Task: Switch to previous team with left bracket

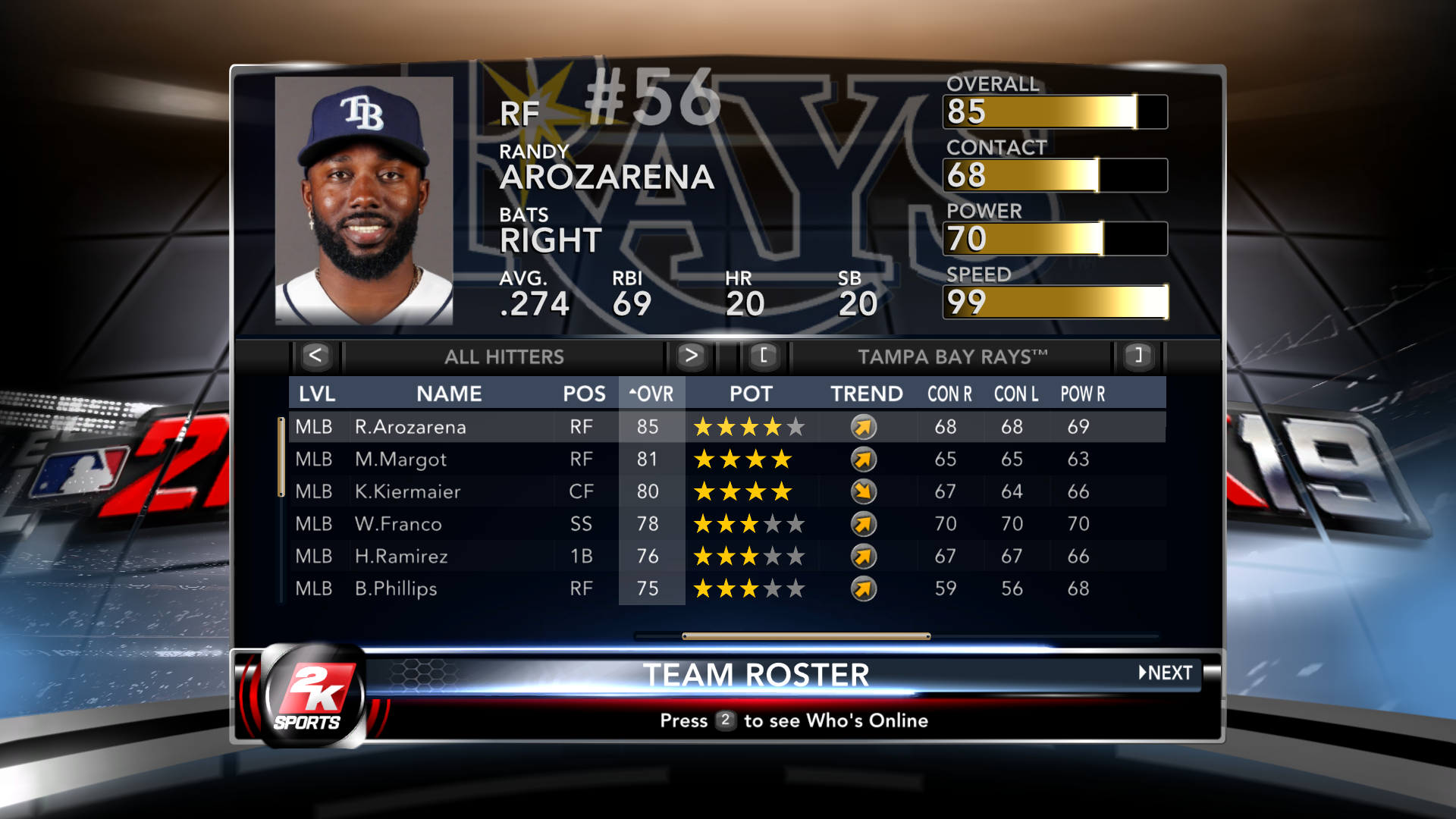Action: (764, 356)
